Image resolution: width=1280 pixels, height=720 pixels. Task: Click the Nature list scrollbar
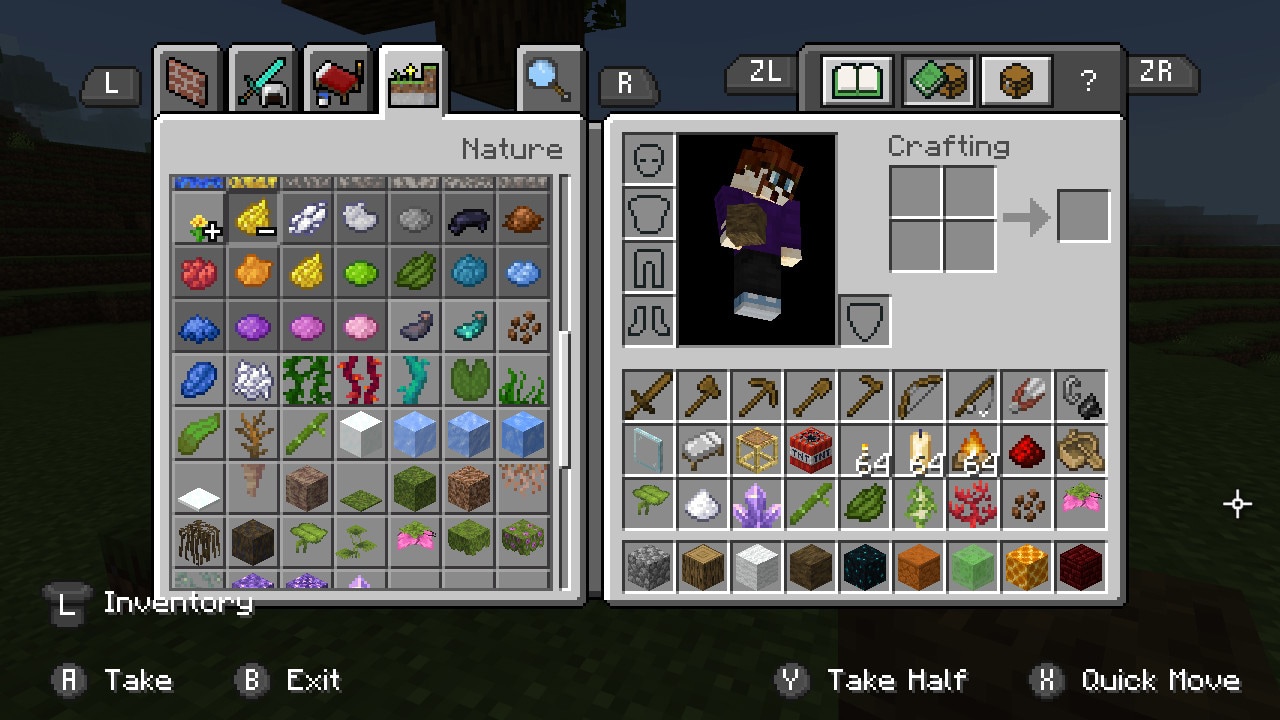tap(565, 400)
